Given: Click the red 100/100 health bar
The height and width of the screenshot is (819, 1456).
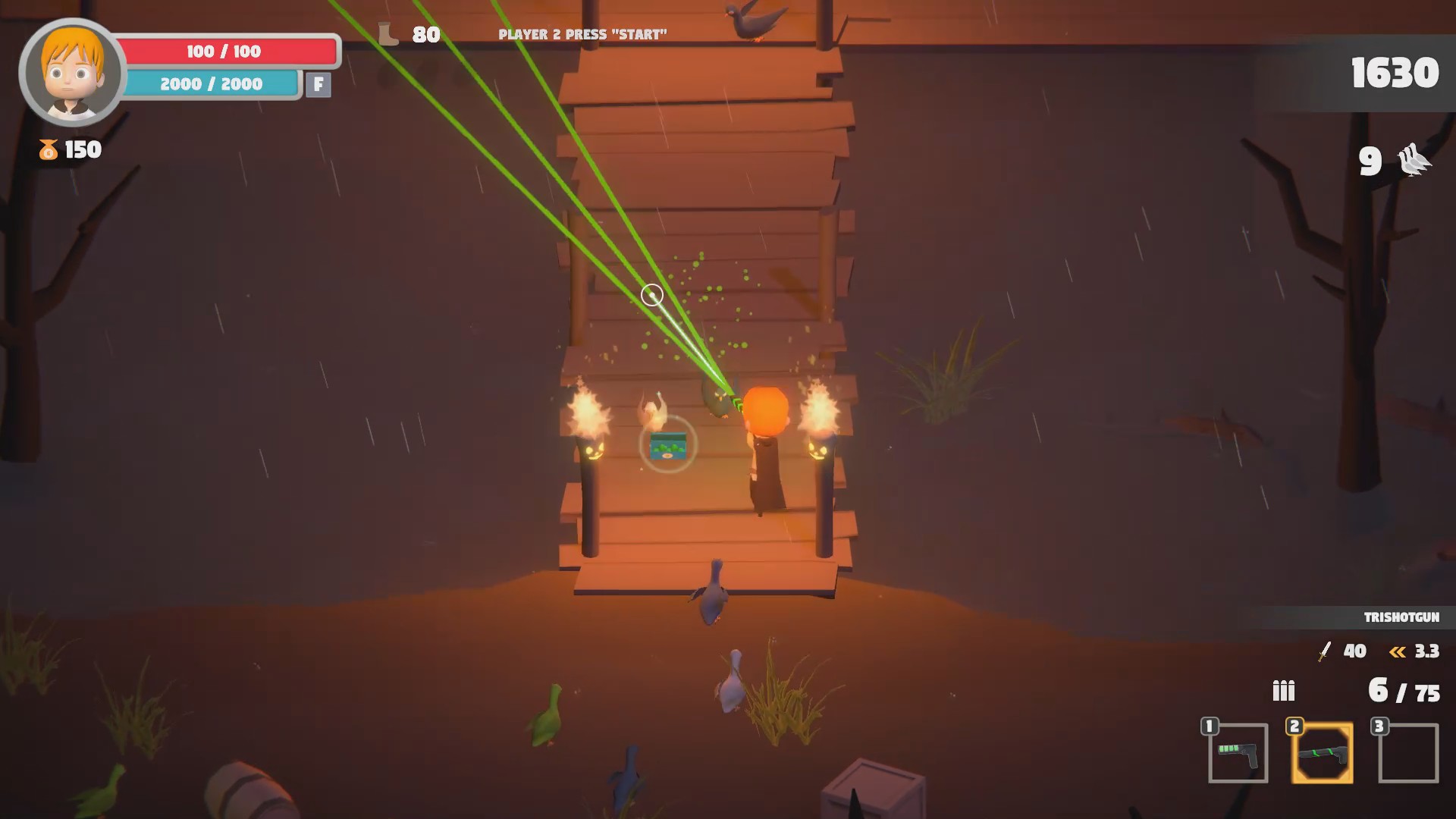Looking at the screenshot, I should pos(224,52).
